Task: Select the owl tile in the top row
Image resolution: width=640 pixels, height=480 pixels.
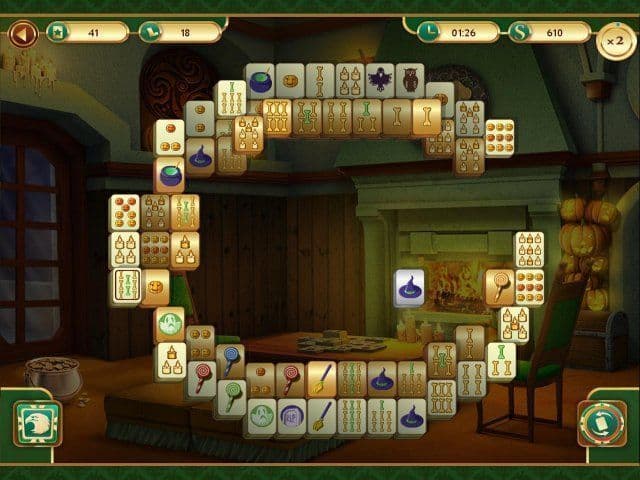Action: [x=410, y=81]
